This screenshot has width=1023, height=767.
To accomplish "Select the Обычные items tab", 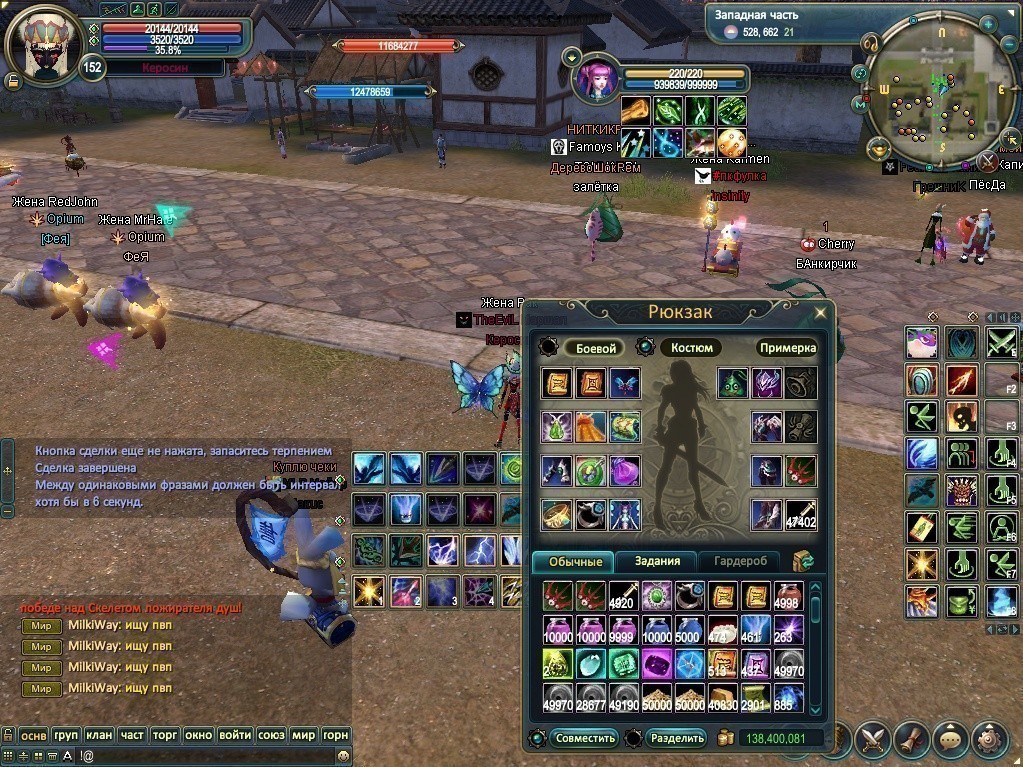I will point(575,561).
